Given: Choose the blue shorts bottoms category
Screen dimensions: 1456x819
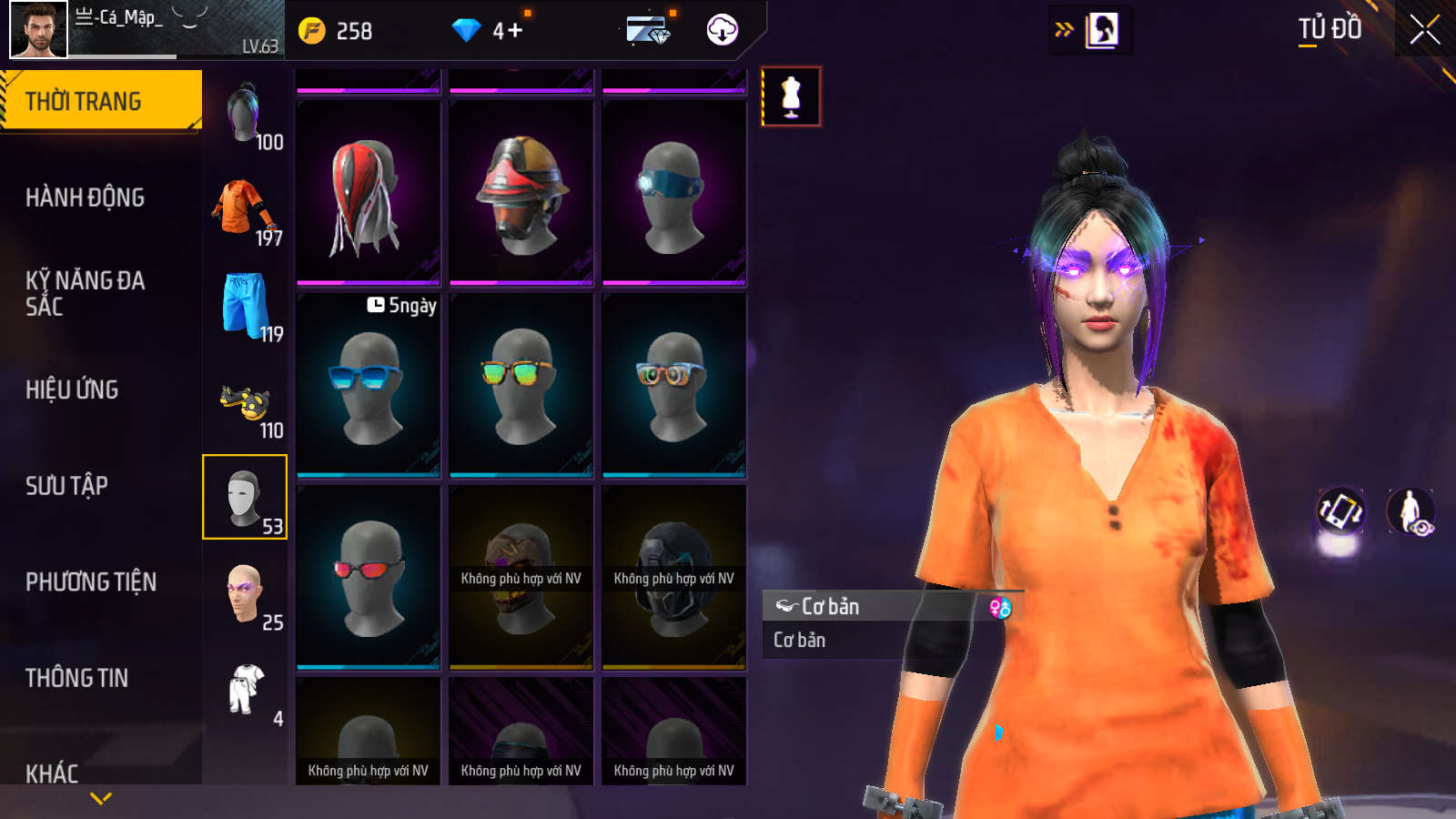Looking at the screenshot, I should click(x=246, y=307).
